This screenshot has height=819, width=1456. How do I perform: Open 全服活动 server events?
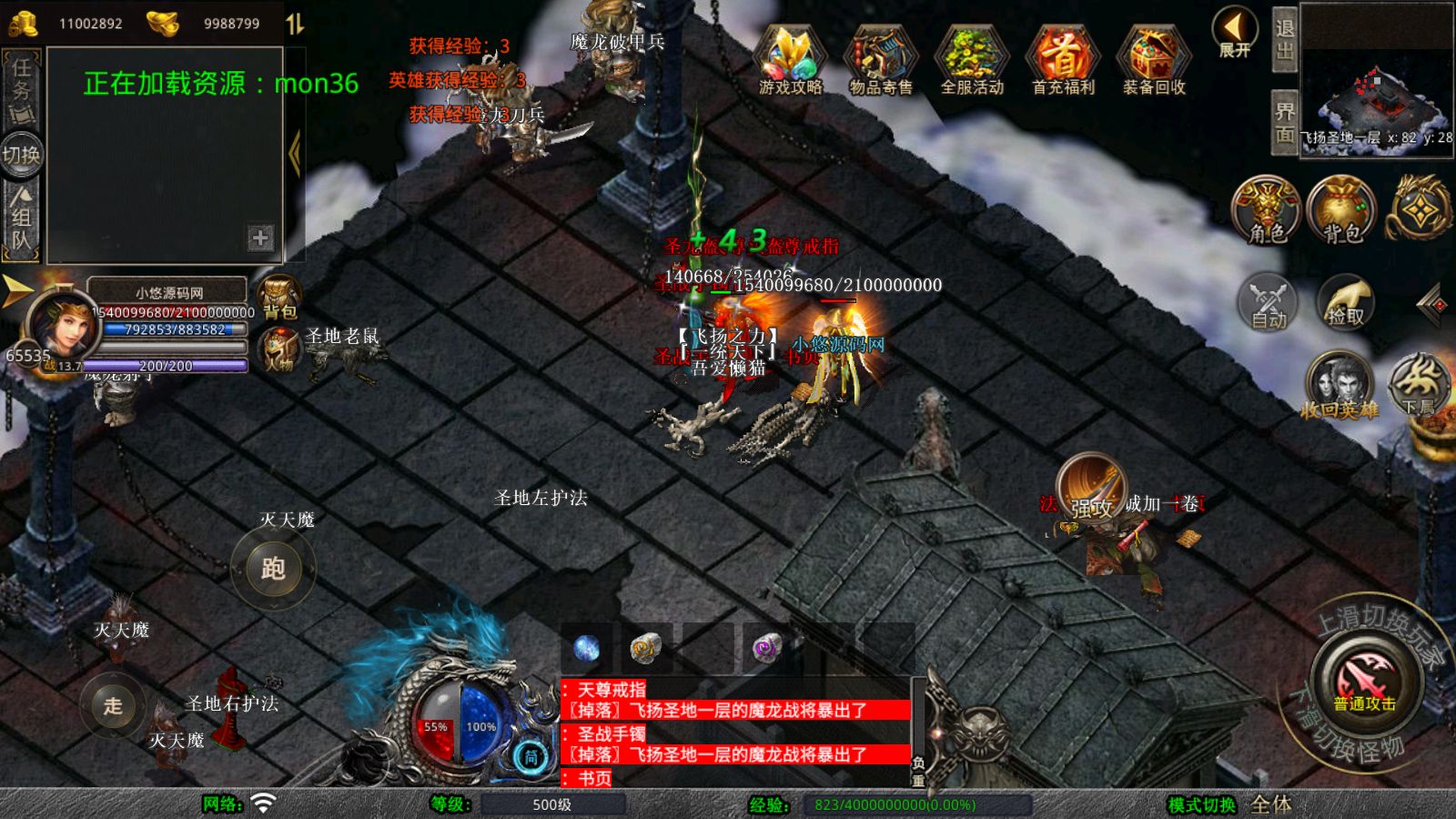coord(971,59)
